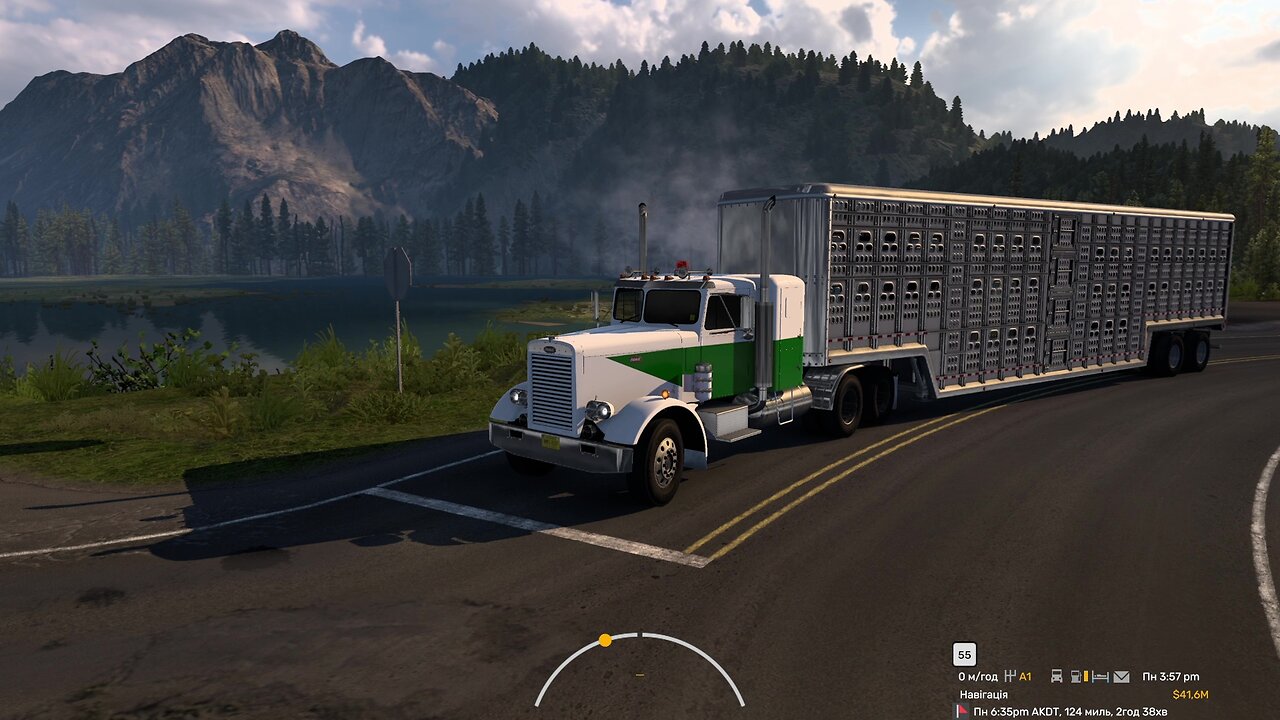Click the red destination flag icon

962,711
